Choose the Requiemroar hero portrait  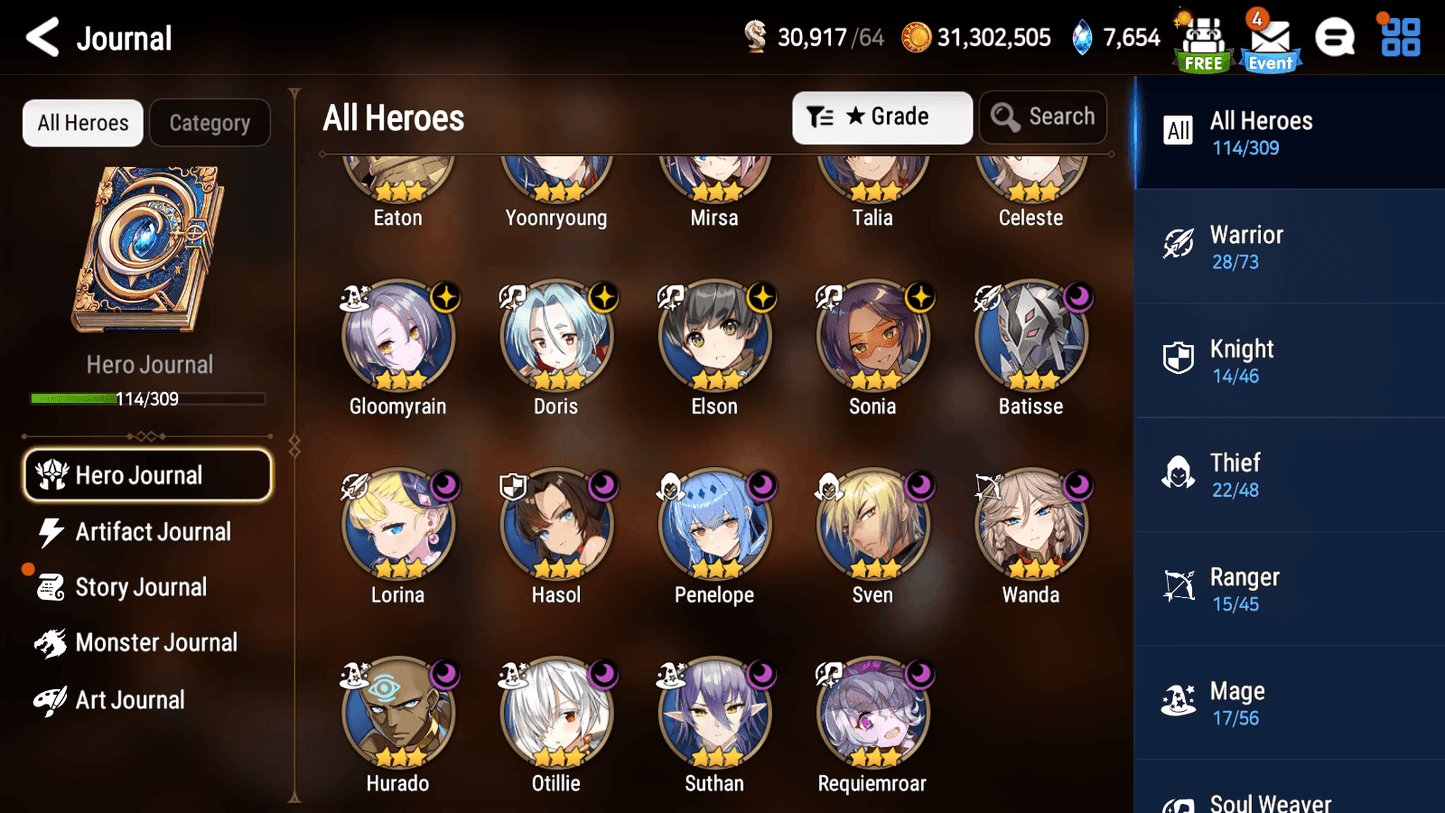pyautogui.click(x=872, y=713)
